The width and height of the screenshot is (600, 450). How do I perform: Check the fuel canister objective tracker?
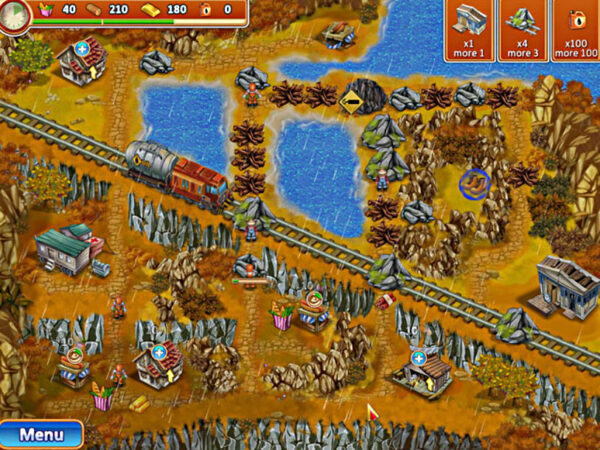pos(576,31)
